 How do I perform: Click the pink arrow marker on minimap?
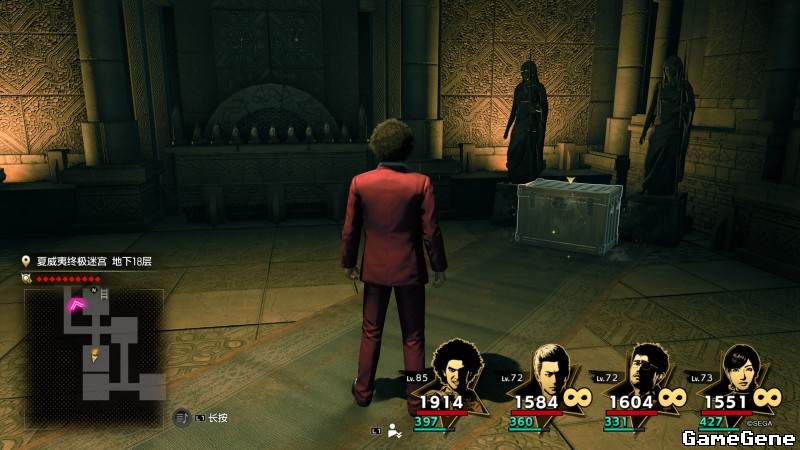point(76,305)
